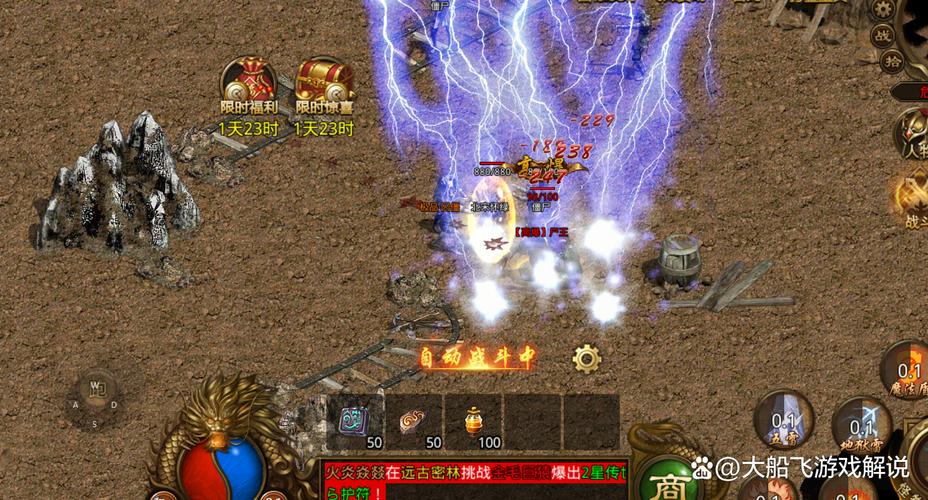Use the spiral stone item in the hotbar

pyautogui.click(x=413, y=420)
